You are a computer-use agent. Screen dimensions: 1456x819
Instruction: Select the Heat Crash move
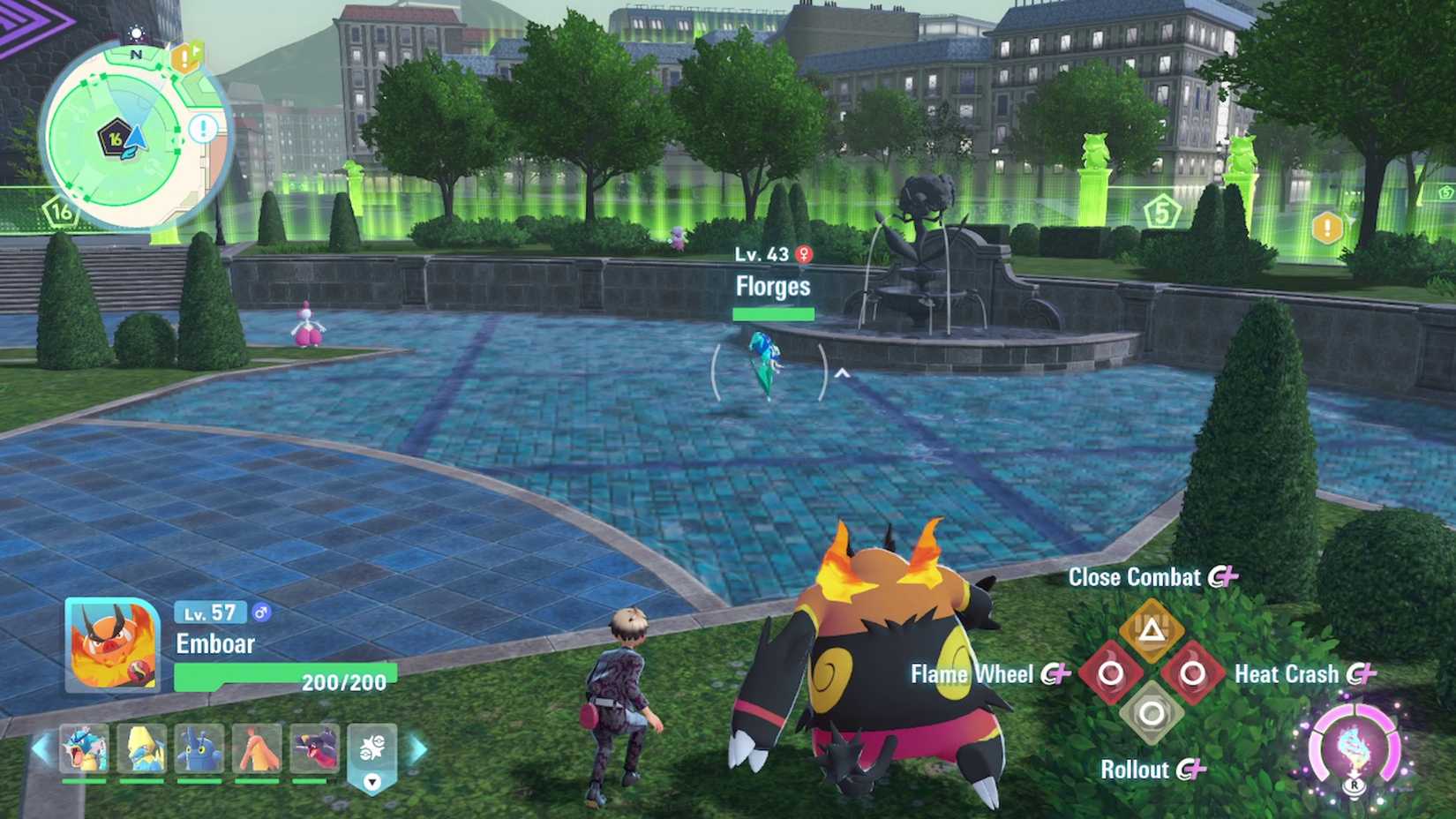click(x=1191, y=672)
